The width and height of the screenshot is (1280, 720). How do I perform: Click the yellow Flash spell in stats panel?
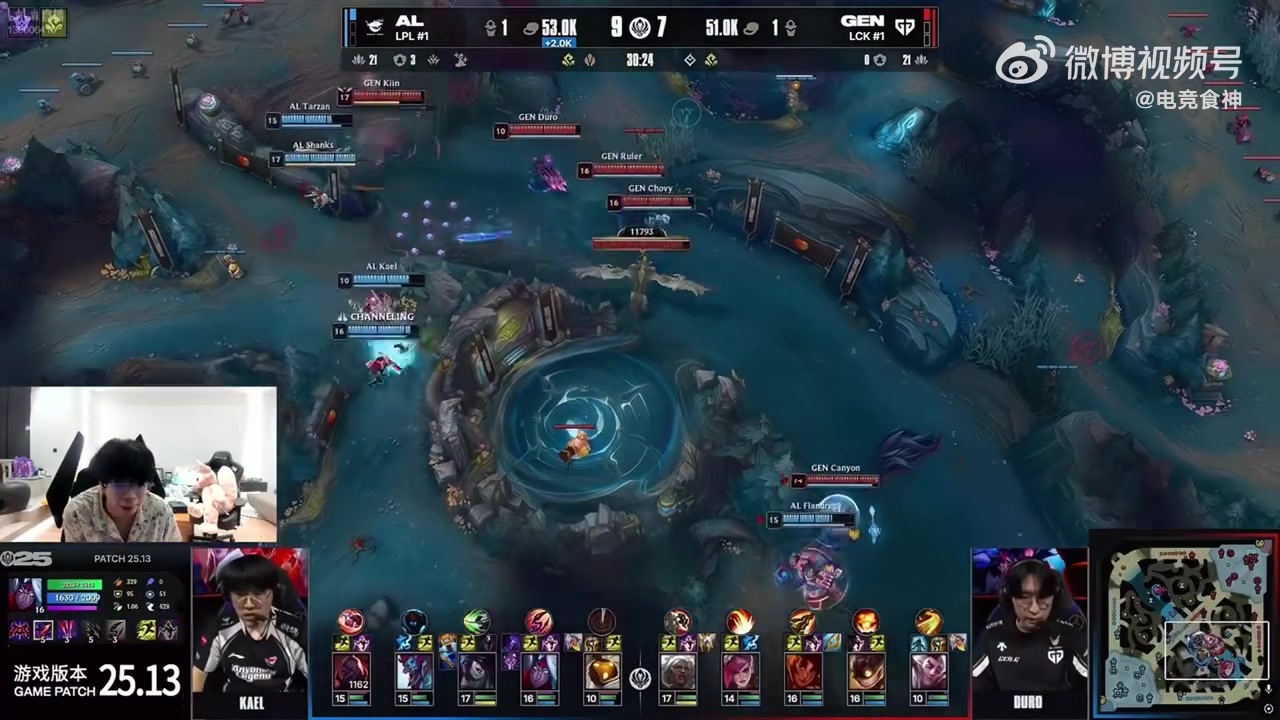(146, 630)
